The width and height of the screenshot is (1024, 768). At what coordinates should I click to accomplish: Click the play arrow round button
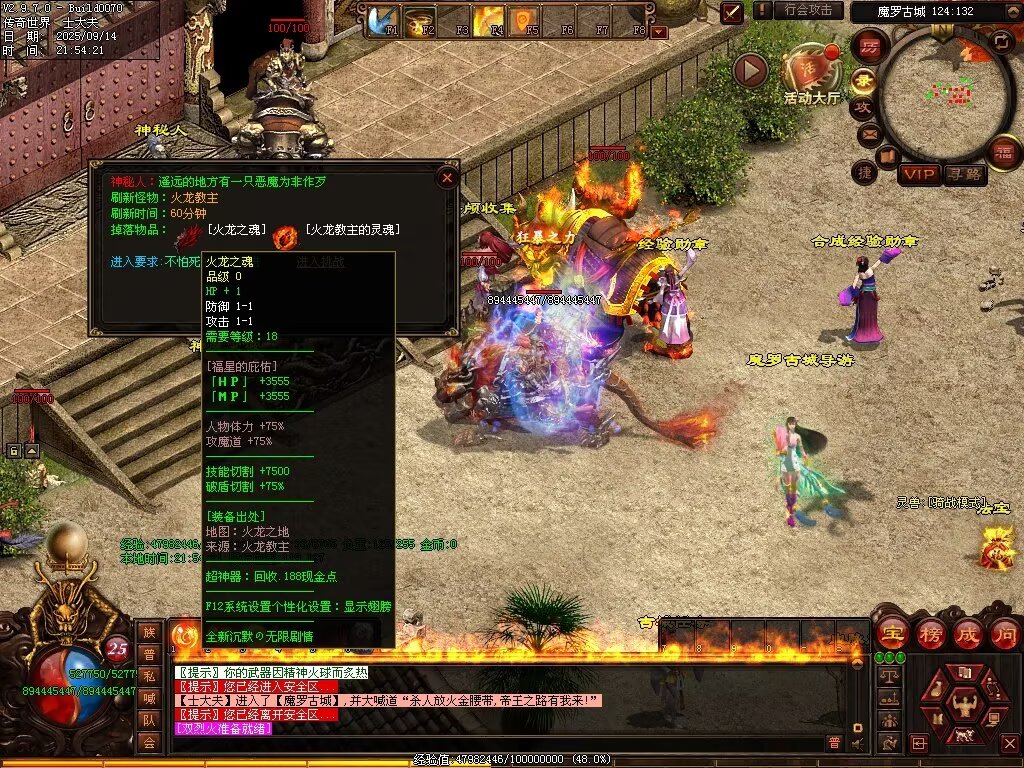coord(750,70)
